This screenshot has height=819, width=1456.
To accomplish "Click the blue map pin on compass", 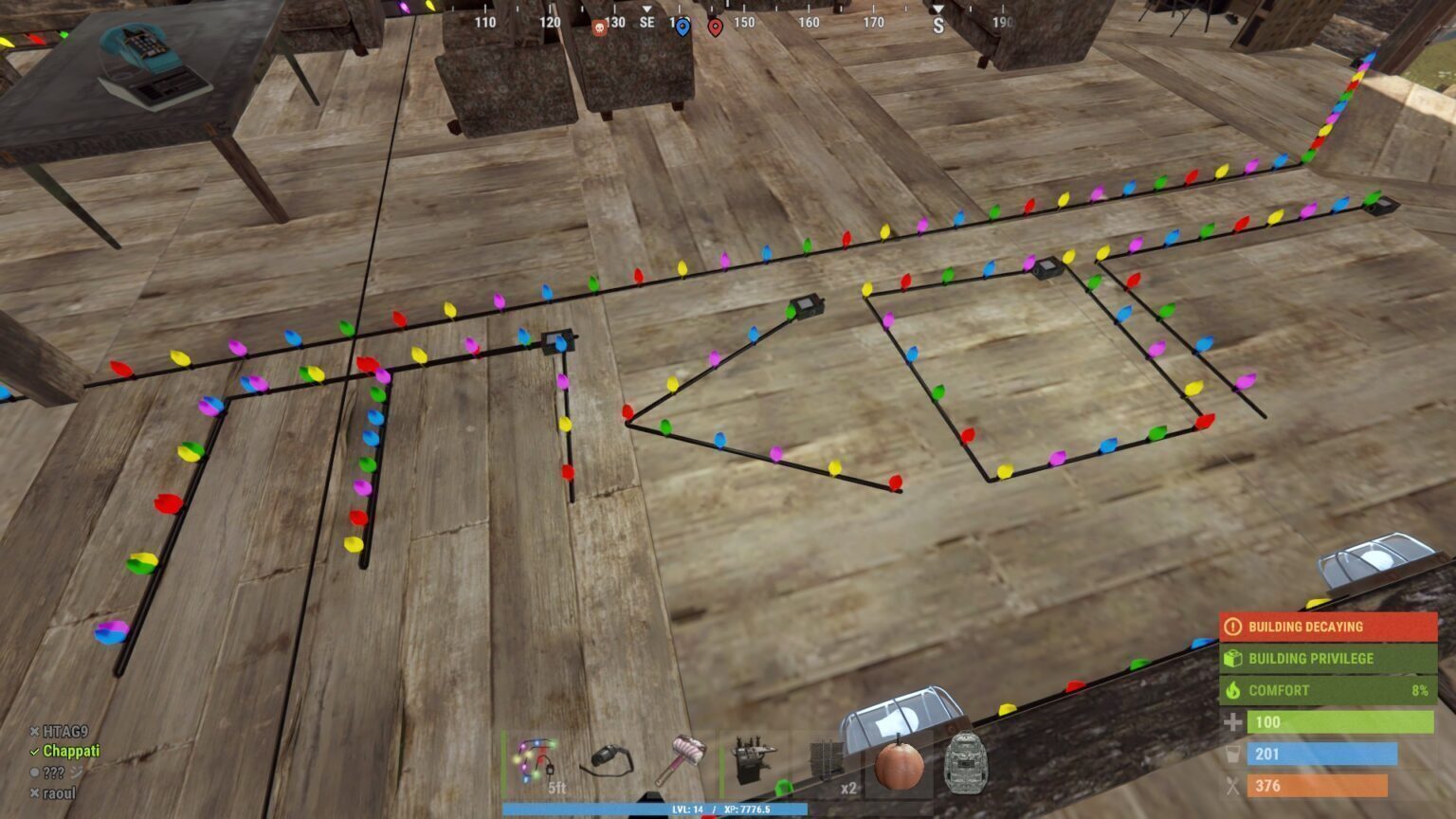I will pyautogui.click(x=682, y=27).
